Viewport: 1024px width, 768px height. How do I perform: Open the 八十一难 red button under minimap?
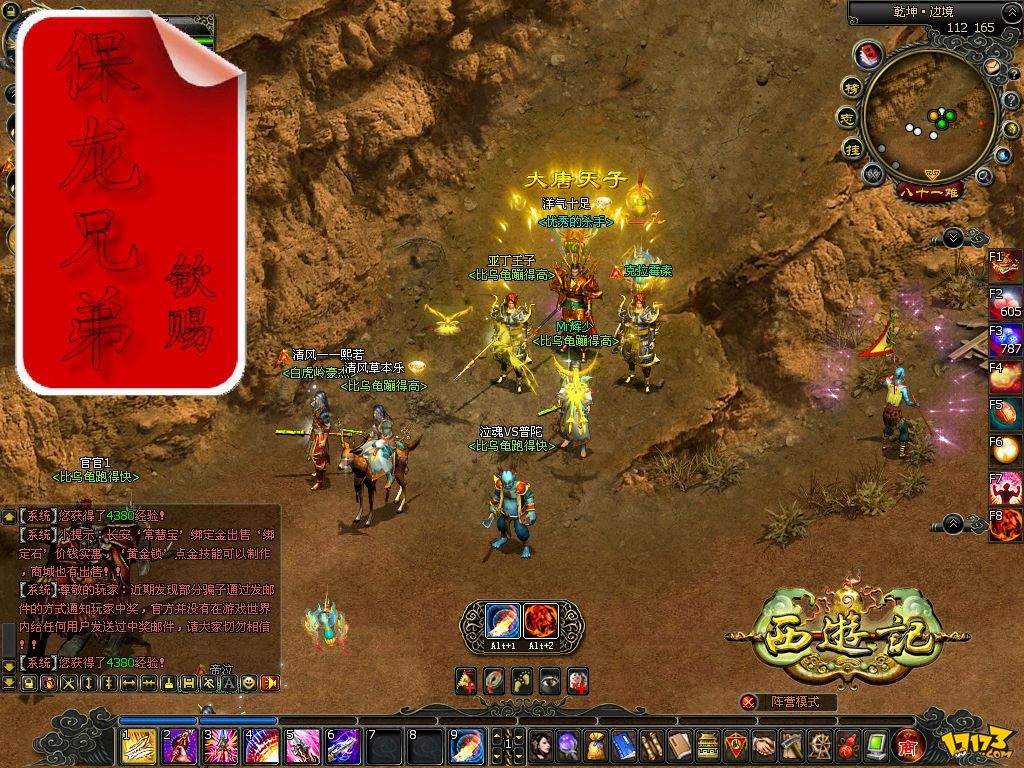pyautogui.click(x=930, y=190)
